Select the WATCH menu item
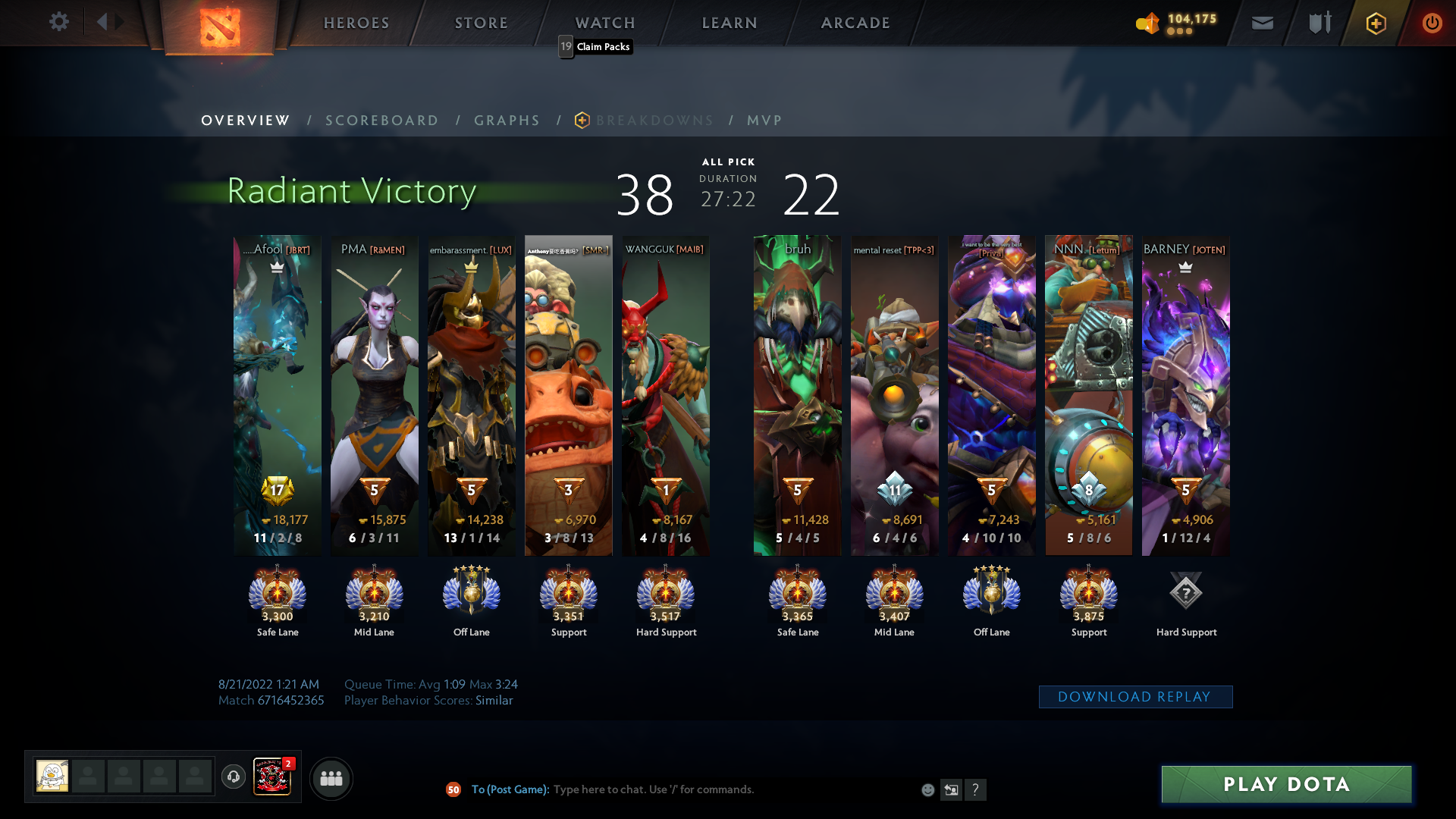 [604, 23]
